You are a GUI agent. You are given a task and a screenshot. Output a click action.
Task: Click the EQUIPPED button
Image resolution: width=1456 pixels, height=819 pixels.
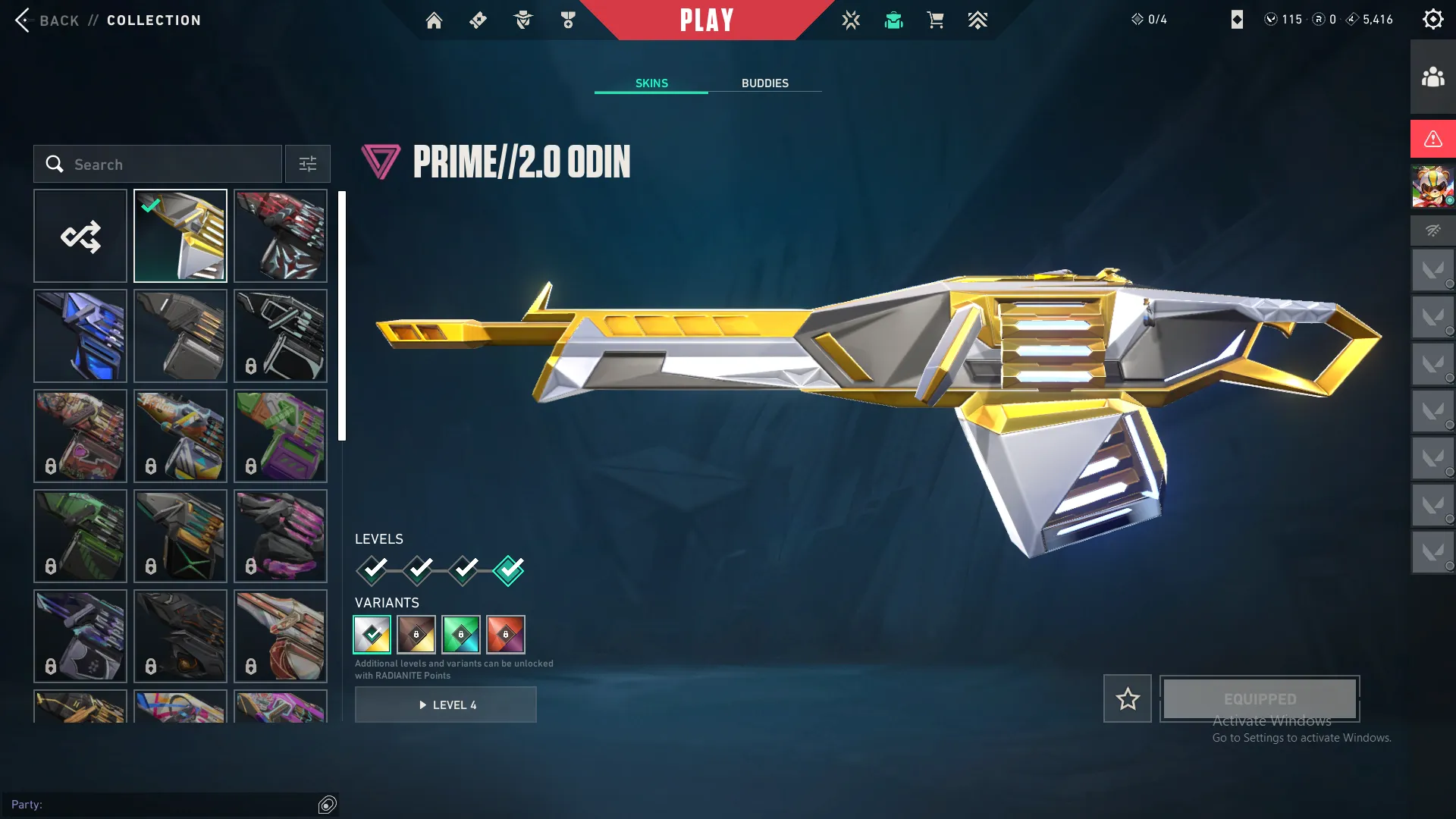click(1259, 698)
